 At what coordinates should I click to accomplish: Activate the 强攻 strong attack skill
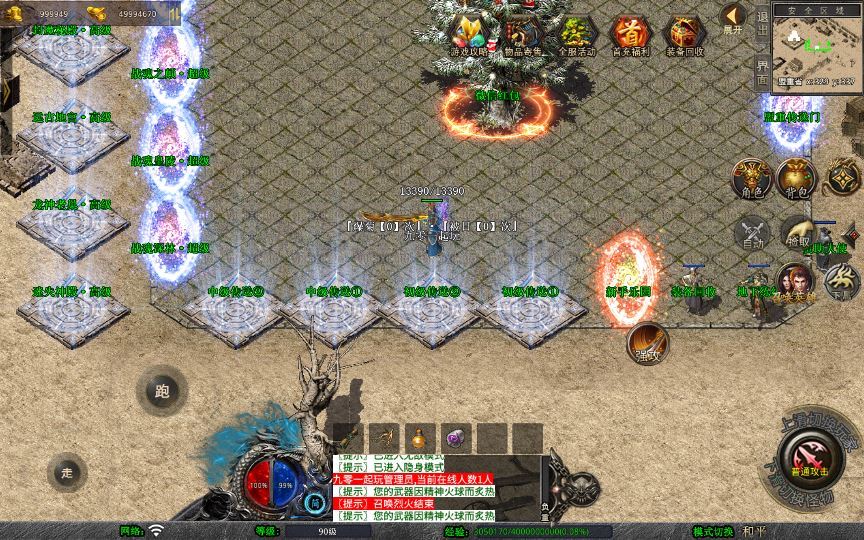(x=647, y=343)
